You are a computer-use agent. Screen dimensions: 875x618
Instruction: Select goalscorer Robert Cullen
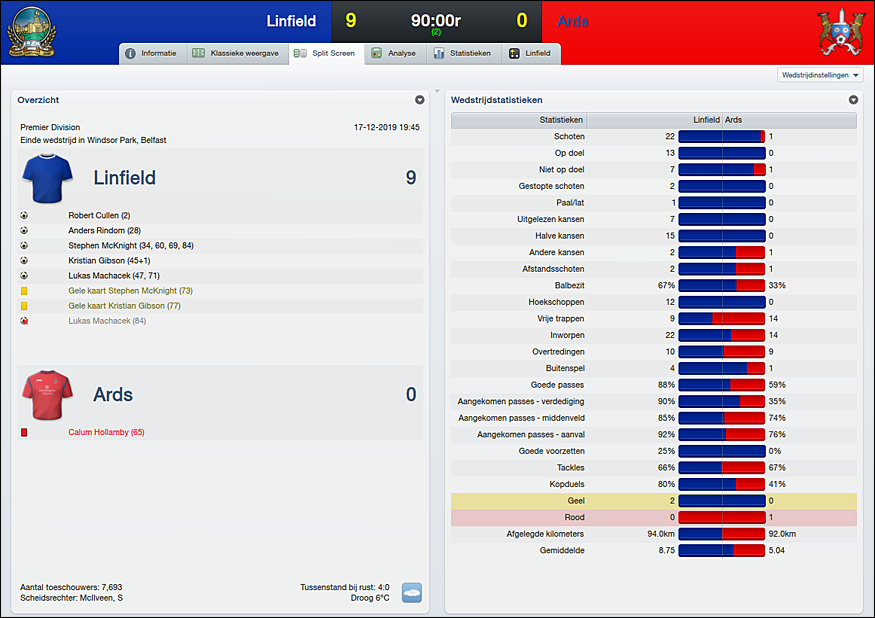pyautogui.click(x=99, y=215)
